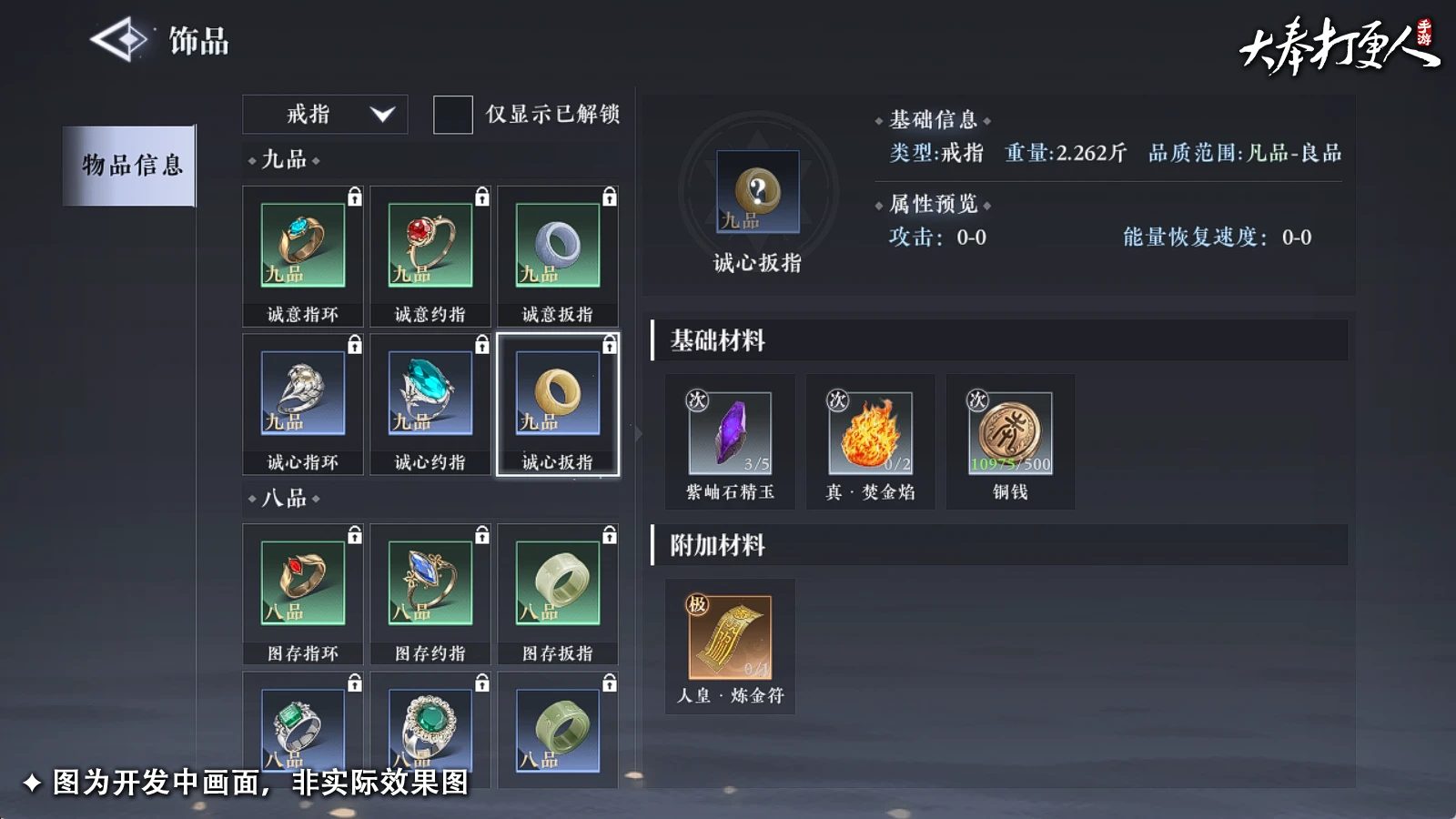Click the back arrow beside 饰品
The height and width of the screenshot is (819, 1456).
(124, 38)
